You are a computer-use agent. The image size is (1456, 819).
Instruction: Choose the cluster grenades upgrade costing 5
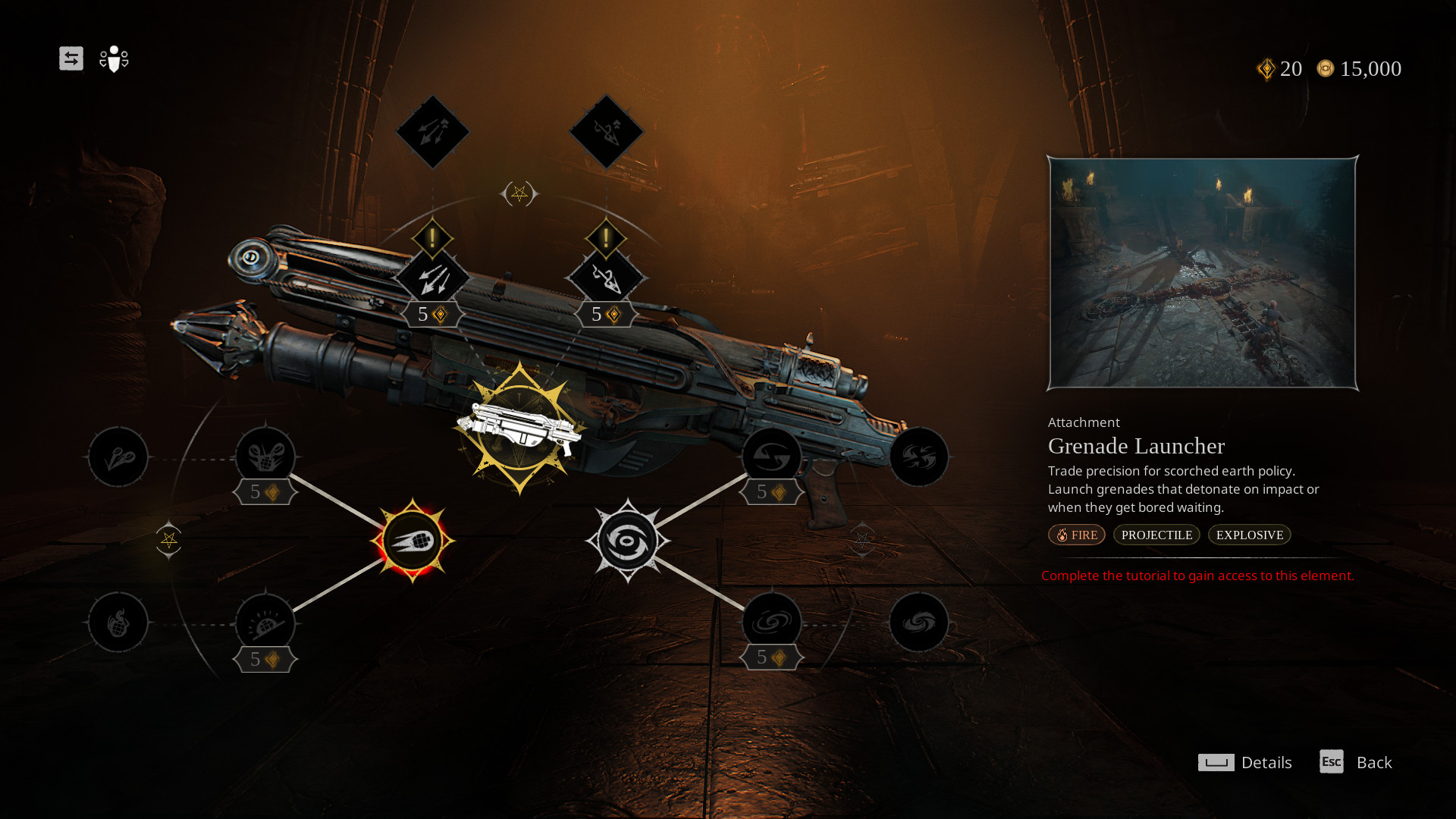(265, 457)
